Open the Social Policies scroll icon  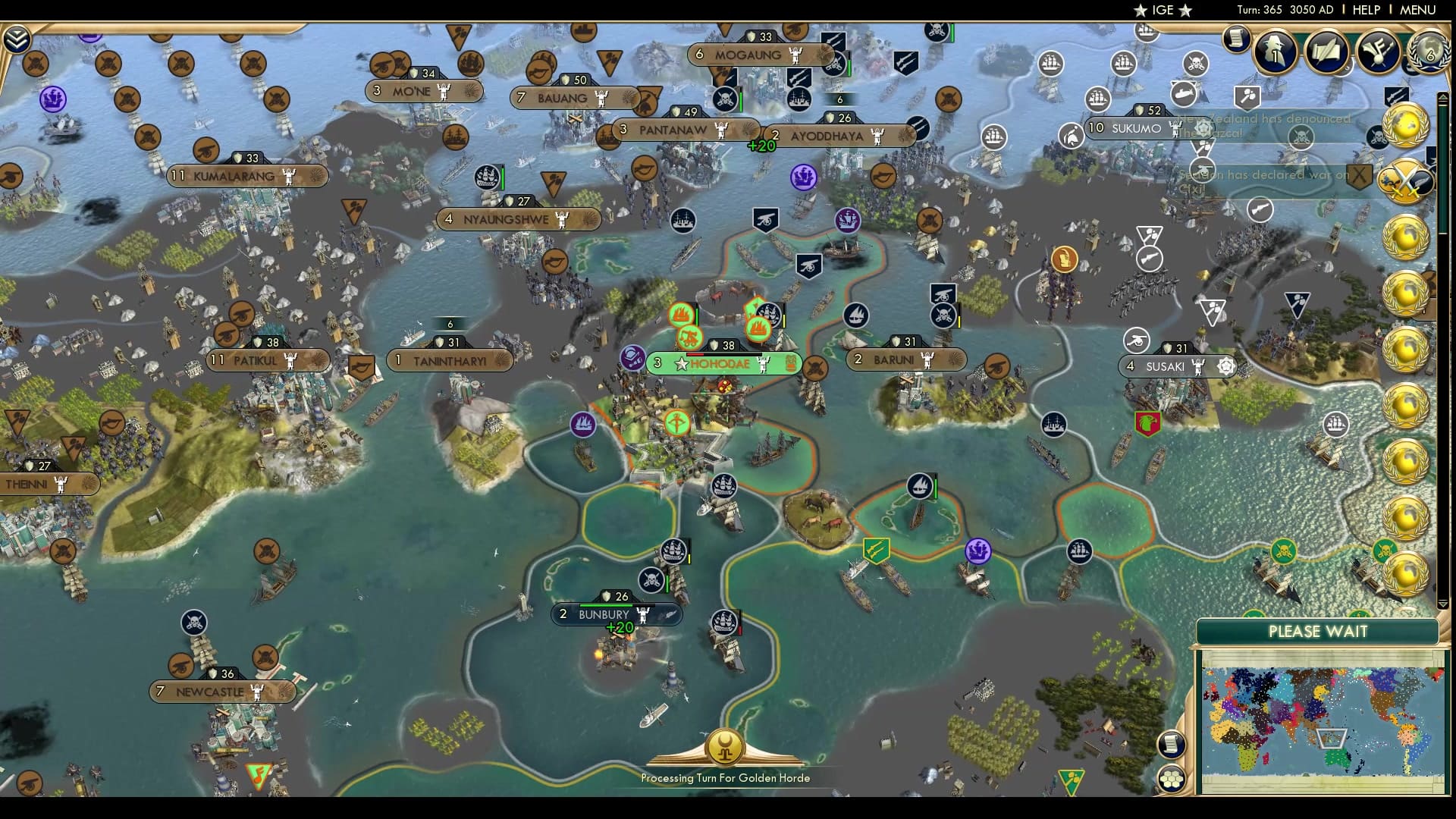click(1326, 50)
